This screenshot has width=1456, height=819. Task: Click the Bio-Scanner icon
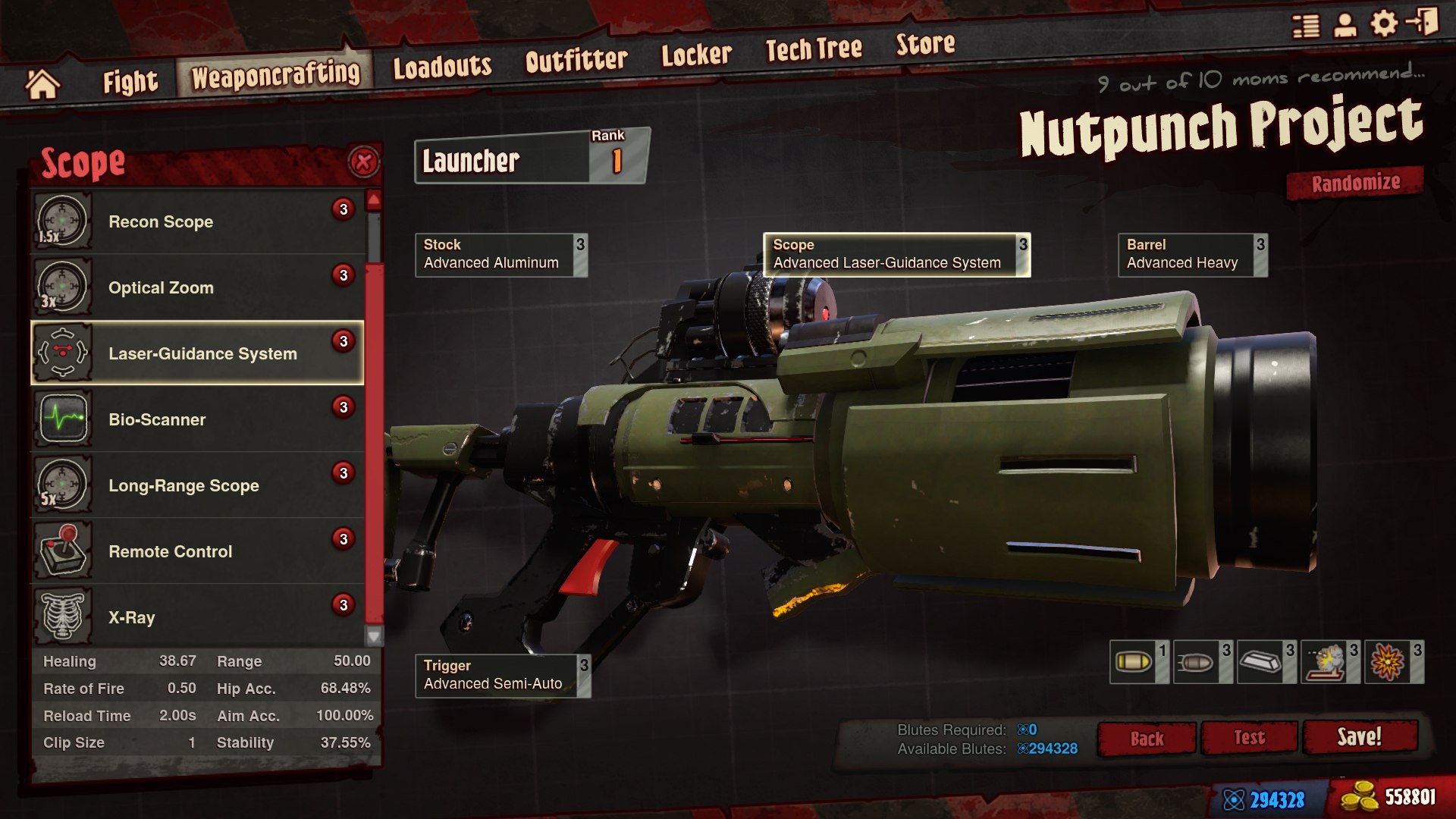pos(62,419)
